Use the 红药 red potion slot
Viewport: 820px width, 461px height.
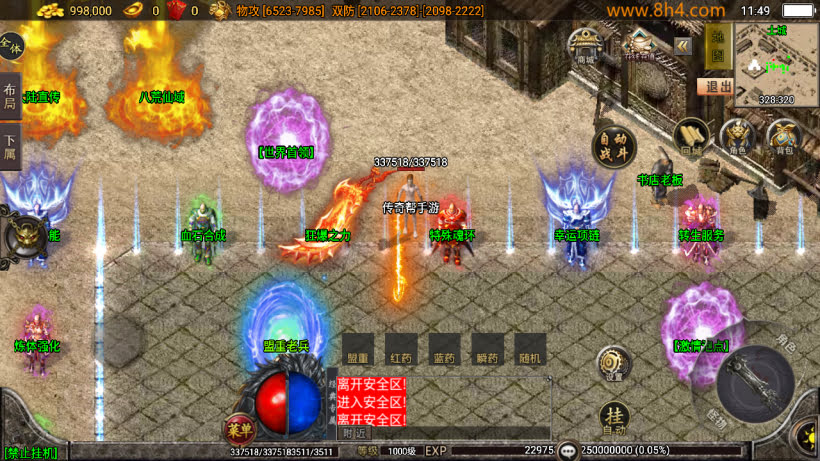401,349
